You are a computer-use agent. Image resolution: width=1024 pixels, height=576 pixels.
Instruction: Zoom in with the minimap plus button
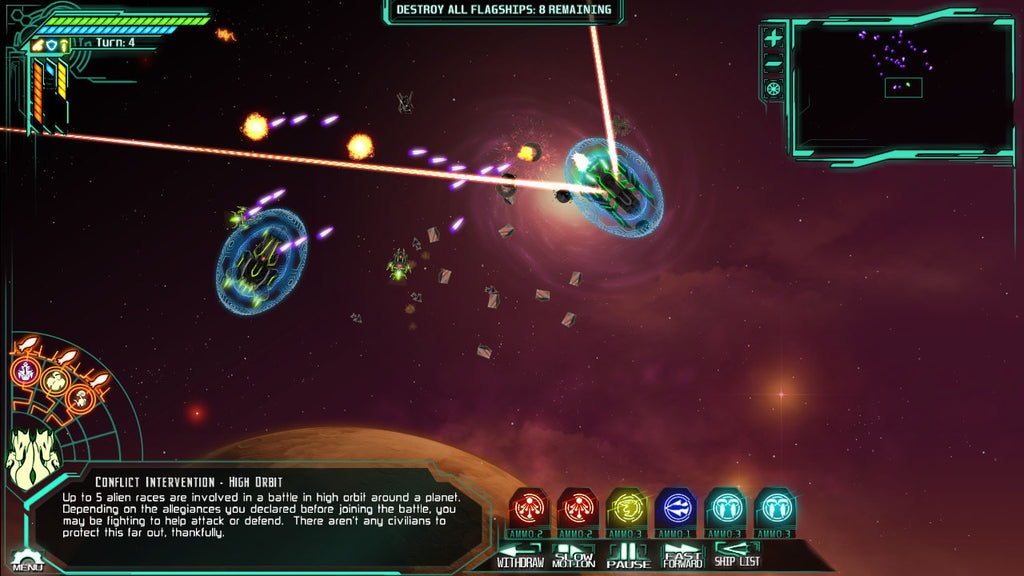(773, 39)
